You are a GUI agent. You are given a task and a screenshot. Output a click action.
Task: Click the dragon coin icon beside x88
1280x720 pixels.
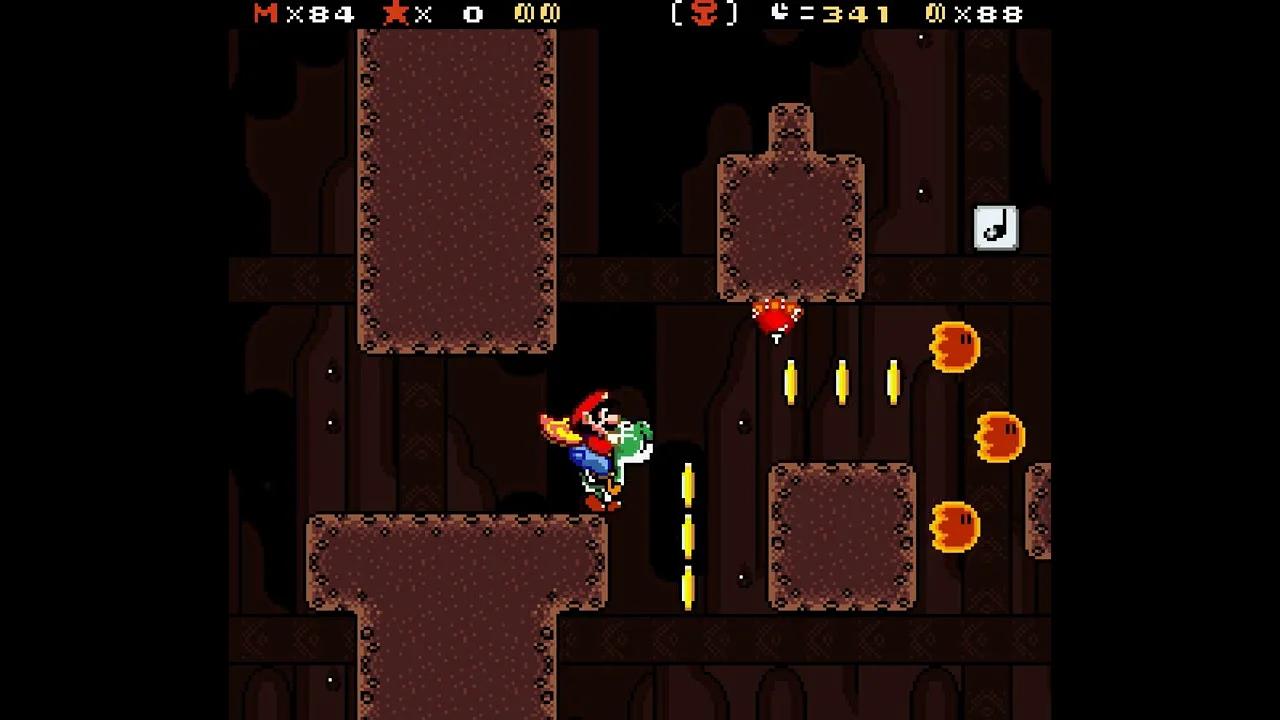936,14
